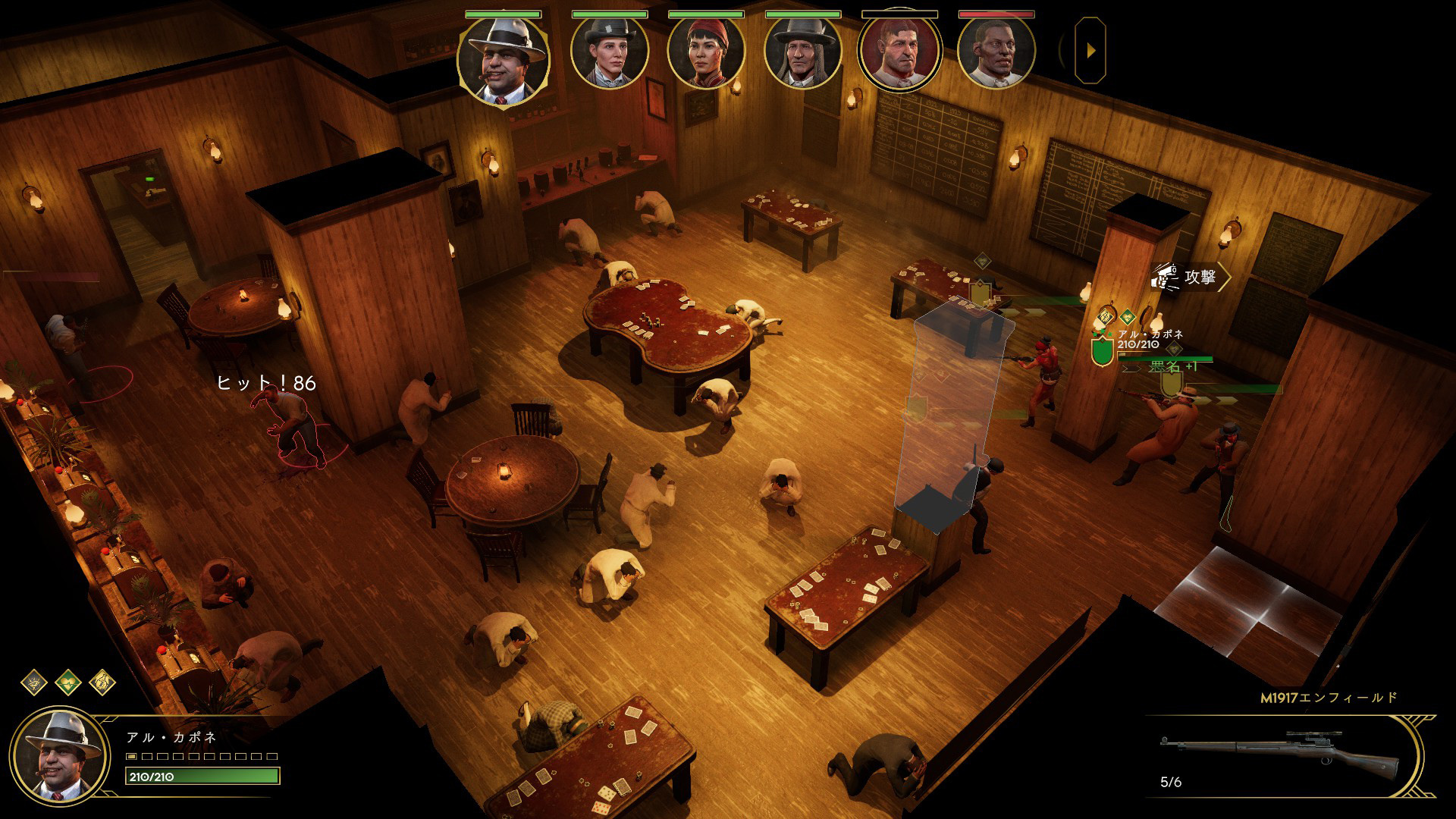Activate the gold fist trait icon
Screen dimensions: 1456x819
[x=102, y=682]
